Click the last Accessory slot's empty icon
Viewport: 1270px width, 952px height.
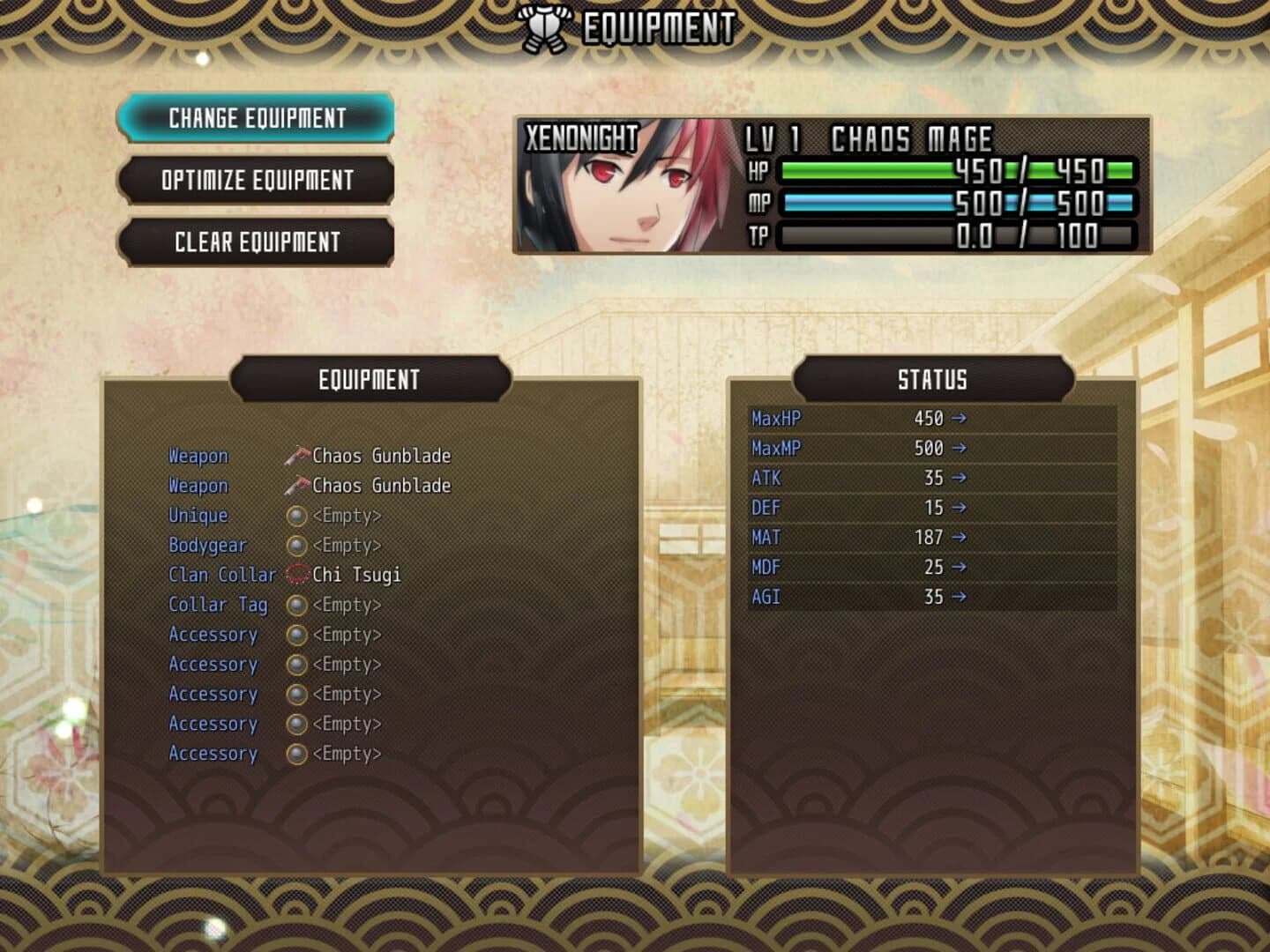(x=295, y=754)
